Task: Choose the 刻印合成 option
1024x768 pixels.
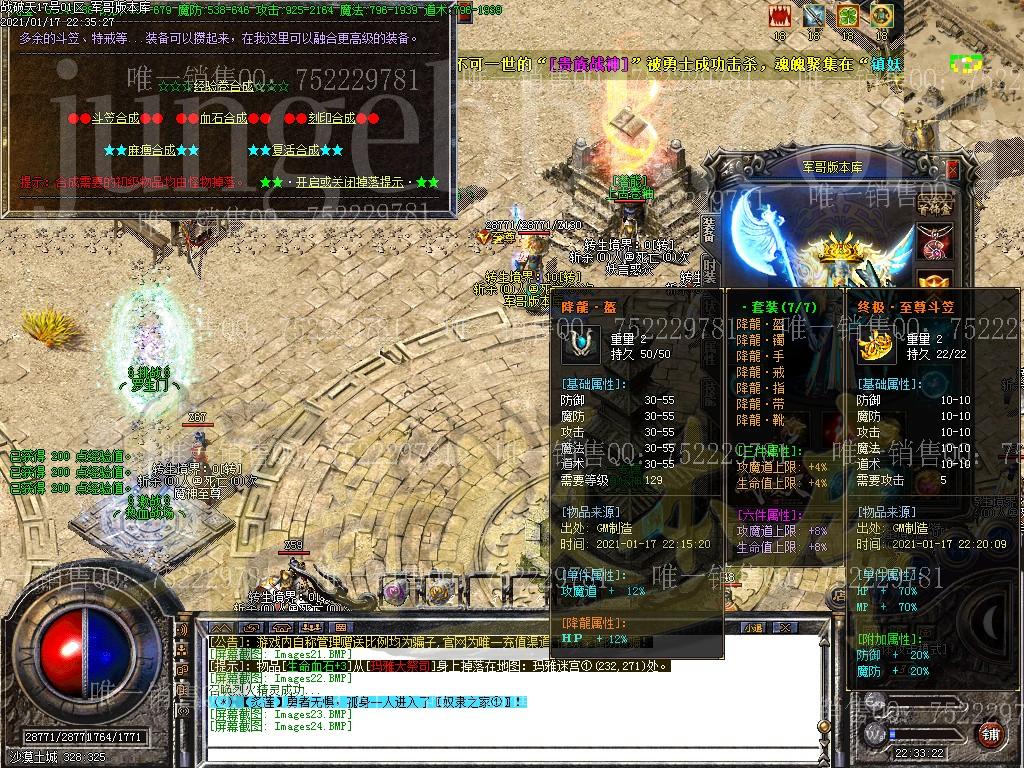Action: (x=331, y=118)
